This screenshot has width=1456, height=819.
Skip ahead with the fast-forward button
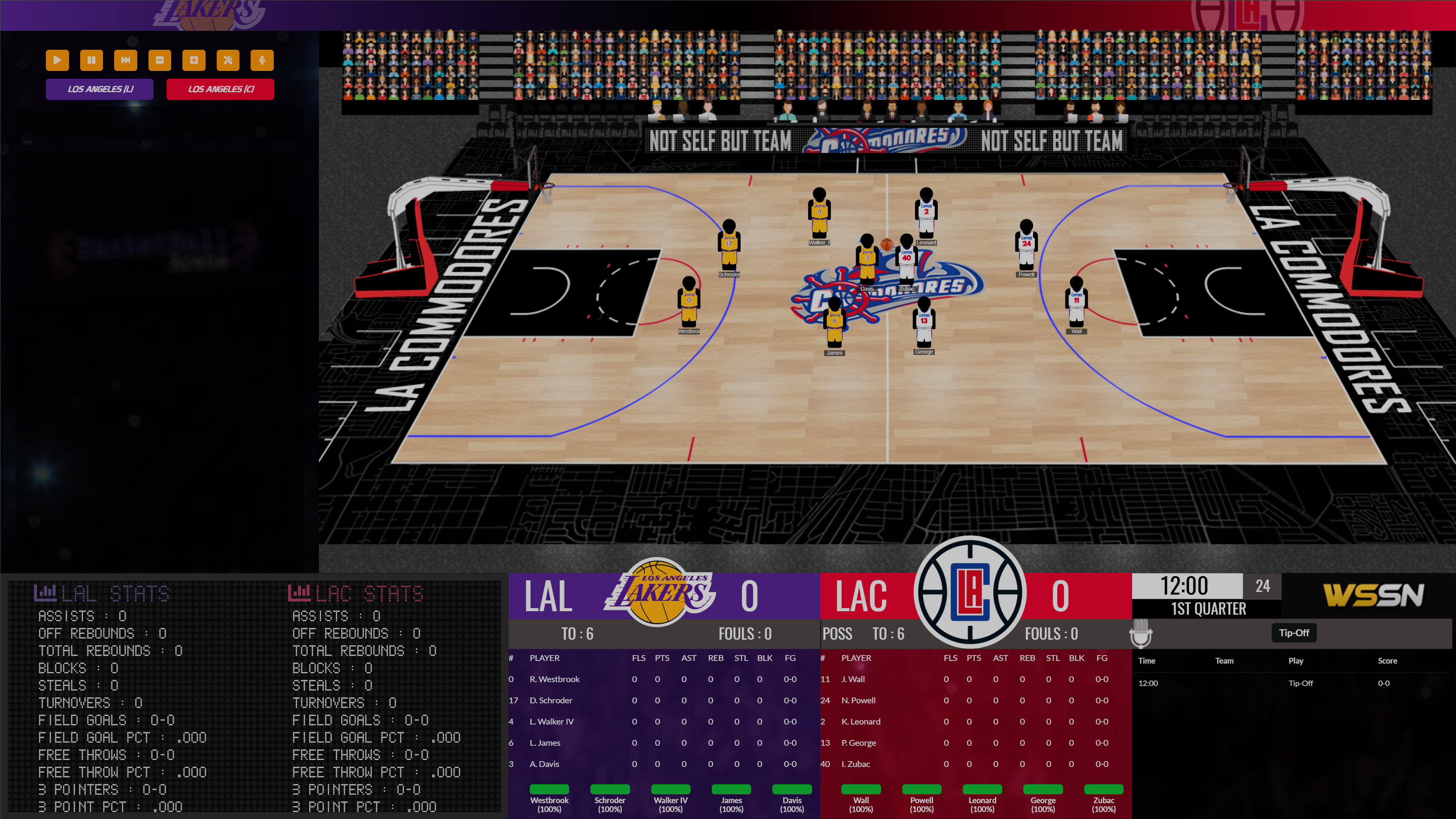(x=125, y=60)
